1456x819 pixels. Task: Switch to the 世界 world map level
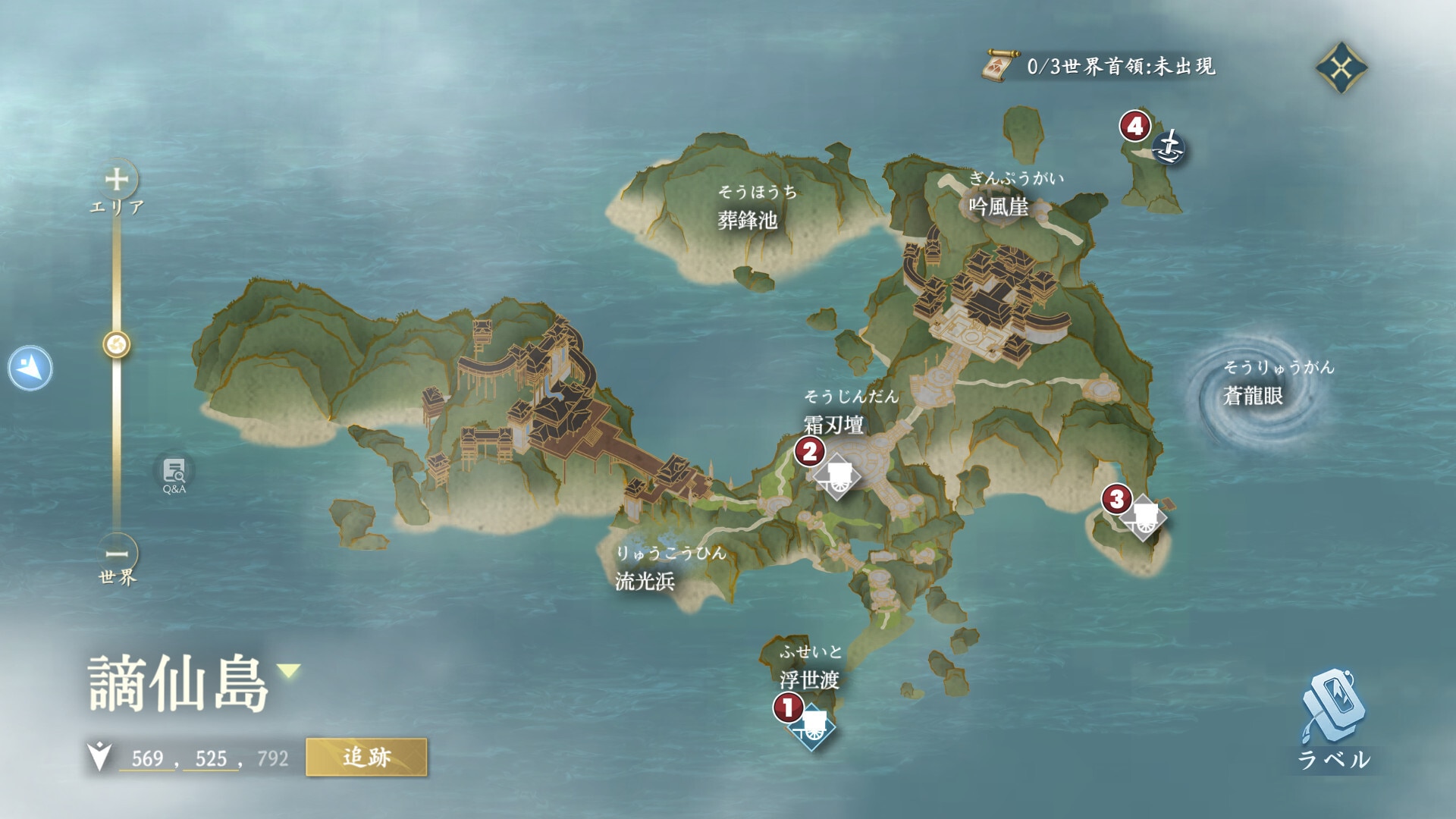[118, 578]
